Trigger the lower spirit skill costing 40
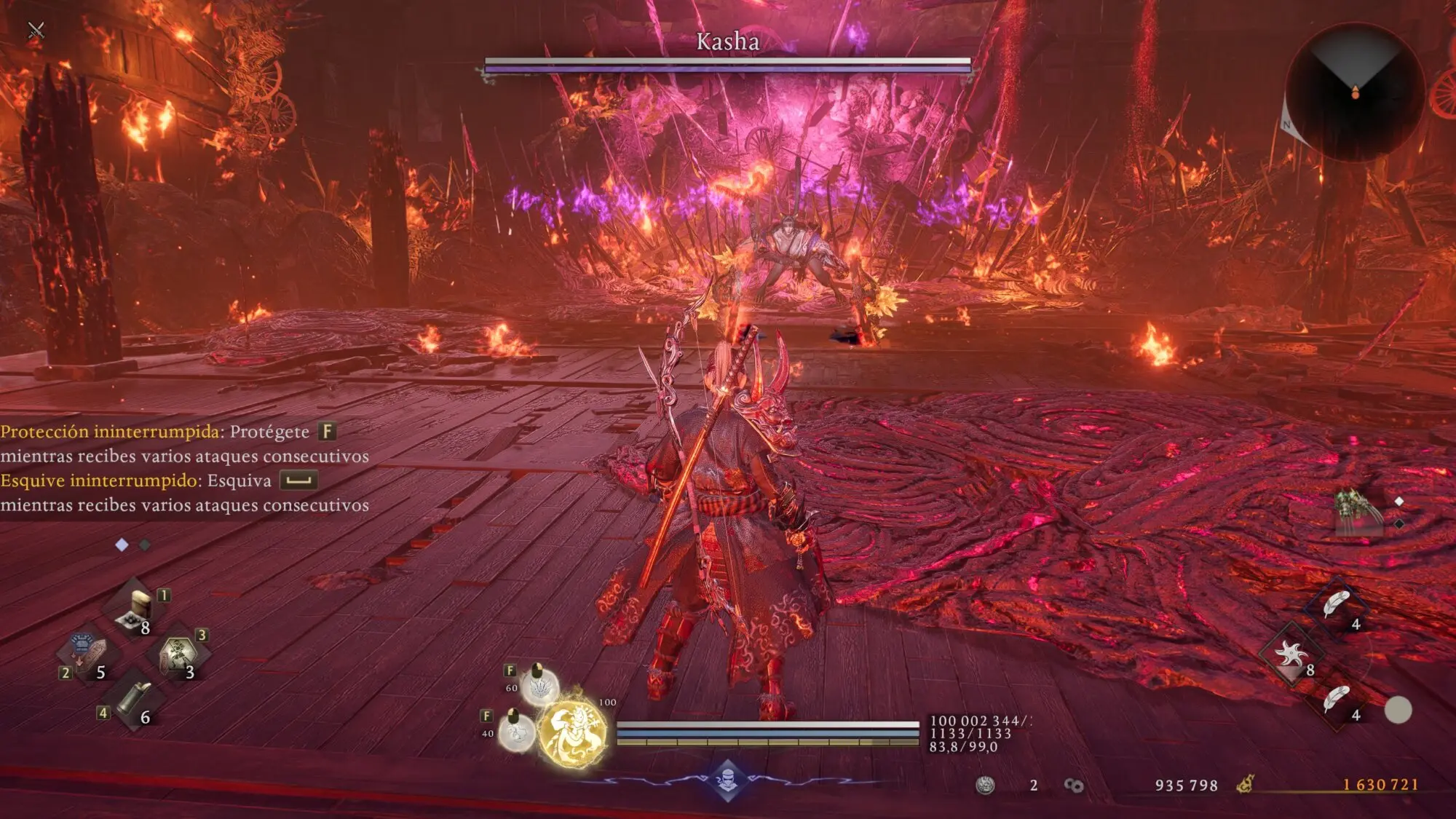 [517, 730]
